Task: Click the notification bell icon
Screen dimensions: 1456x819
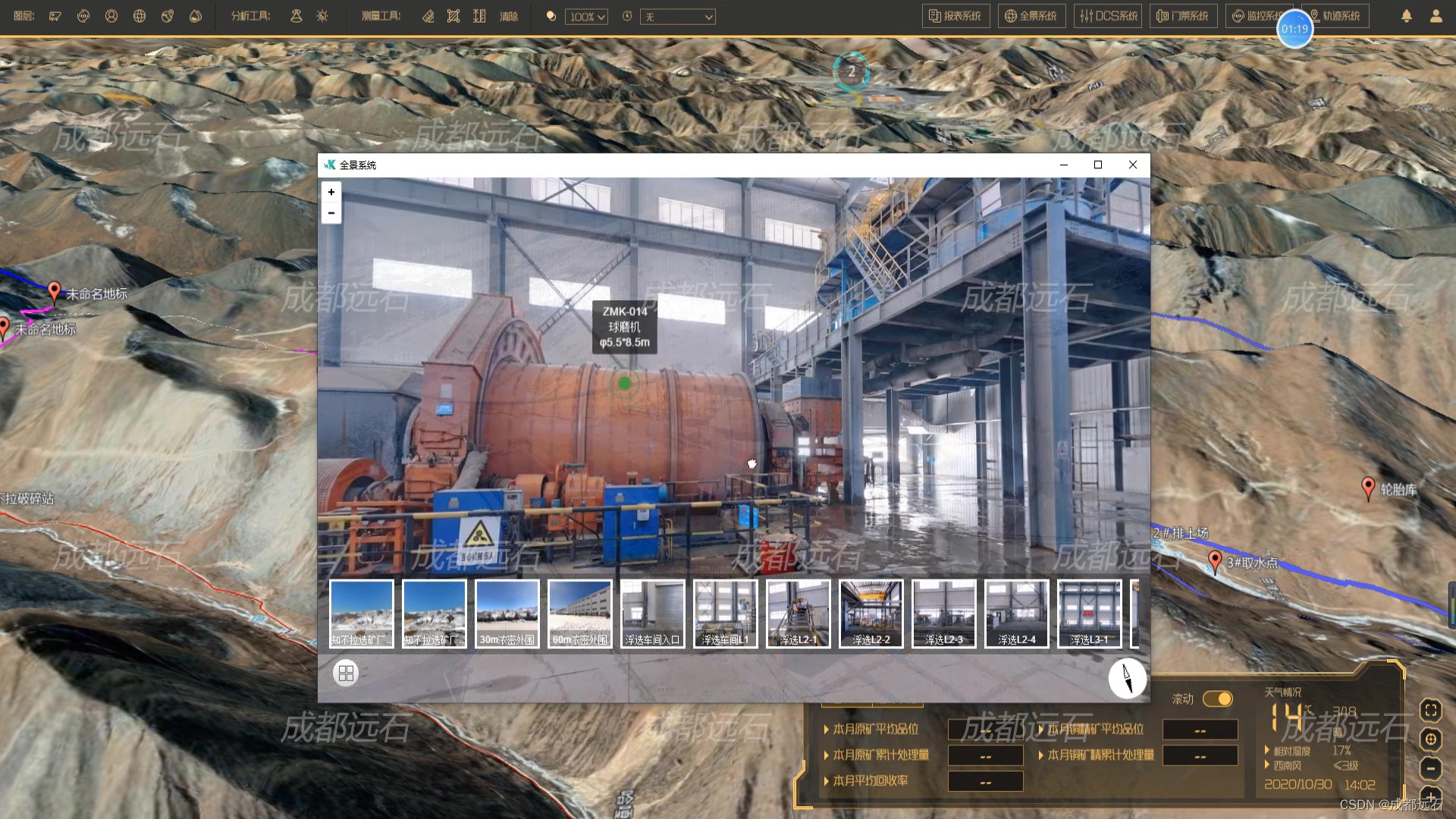Action: [x=1407, y=16]
